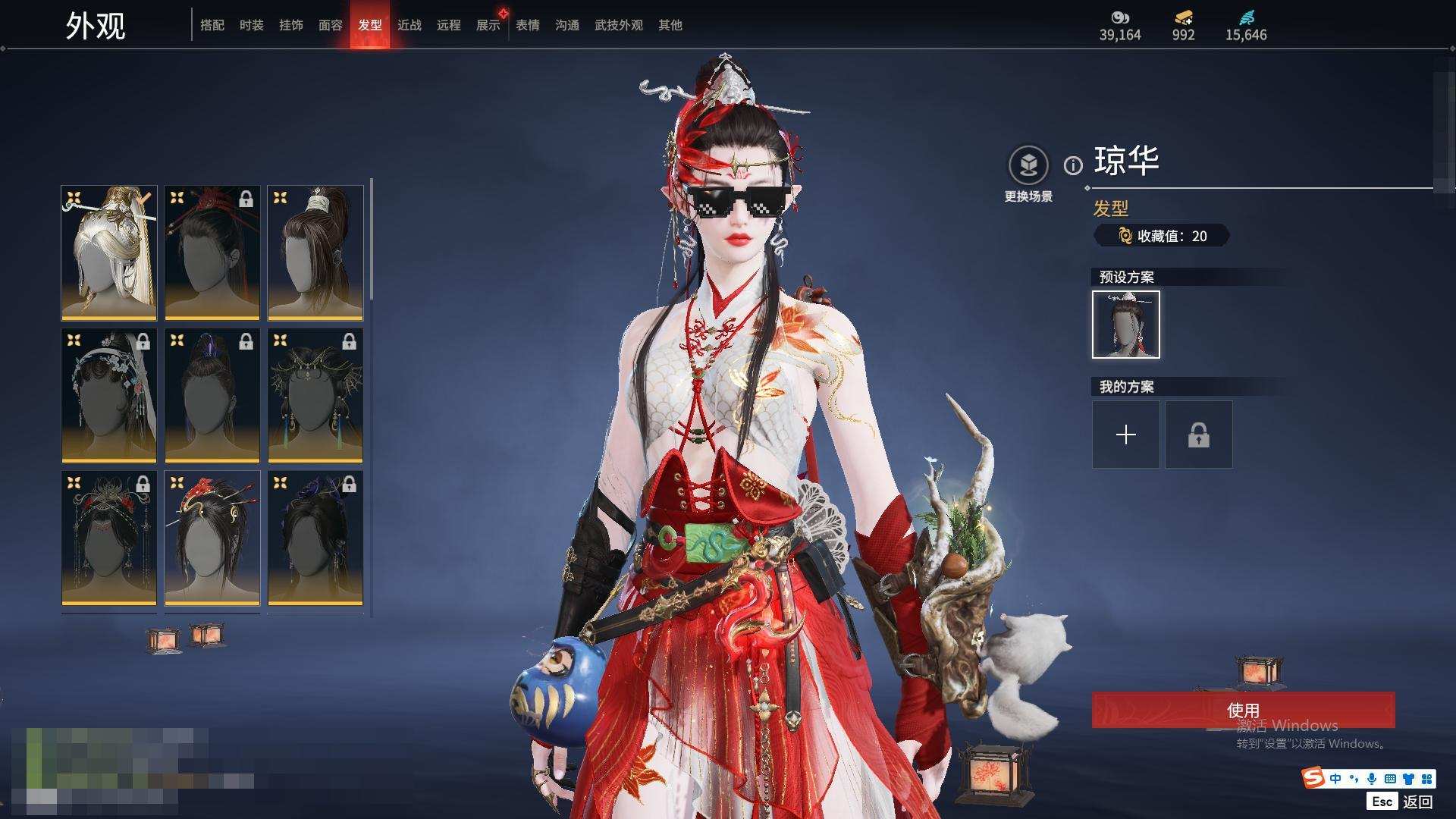This screenshot has width=1456, height=819.
Task: Pick the hairstyle with red flower hairpin
Action: tap(212, 538)
